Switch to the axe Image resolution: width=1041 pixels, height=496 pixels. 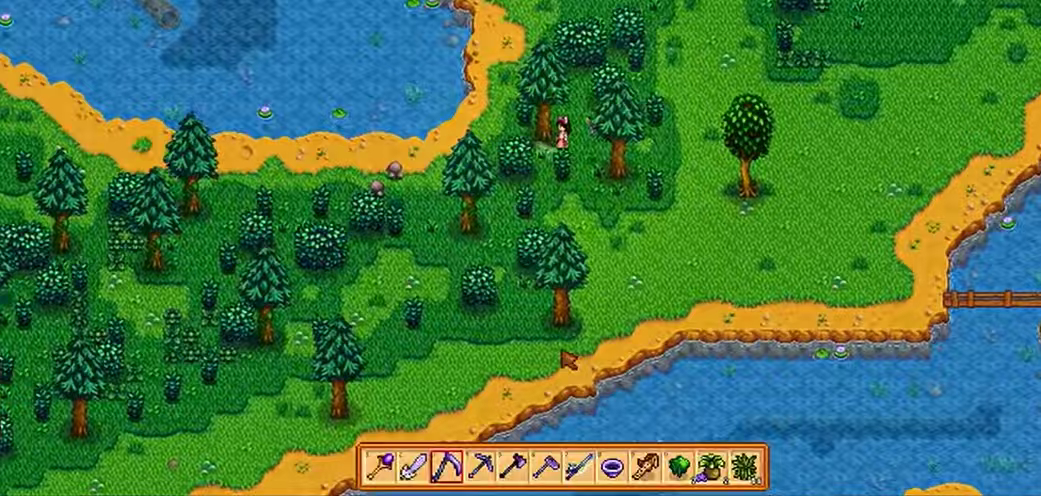(512, 467)
